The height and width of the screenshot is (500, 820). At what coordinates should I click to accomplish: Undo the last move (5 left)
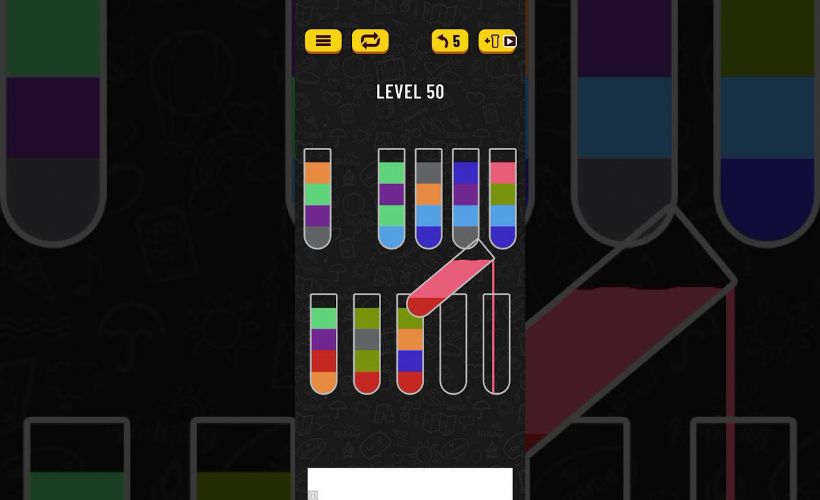450,41
